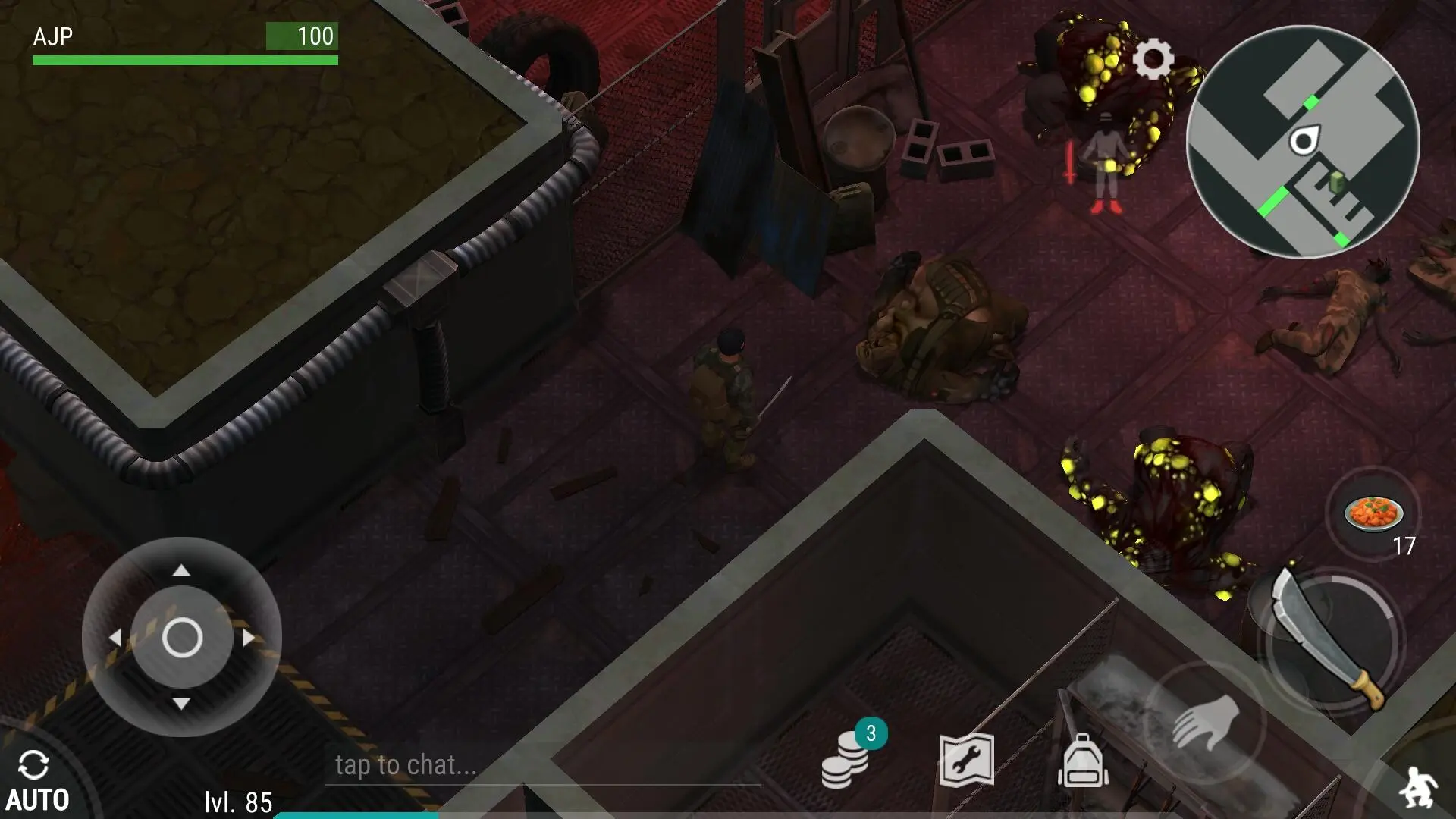Move up using the joystick arrow
The width and height of the screenshot is (1456, 819).
coord(181,570)
